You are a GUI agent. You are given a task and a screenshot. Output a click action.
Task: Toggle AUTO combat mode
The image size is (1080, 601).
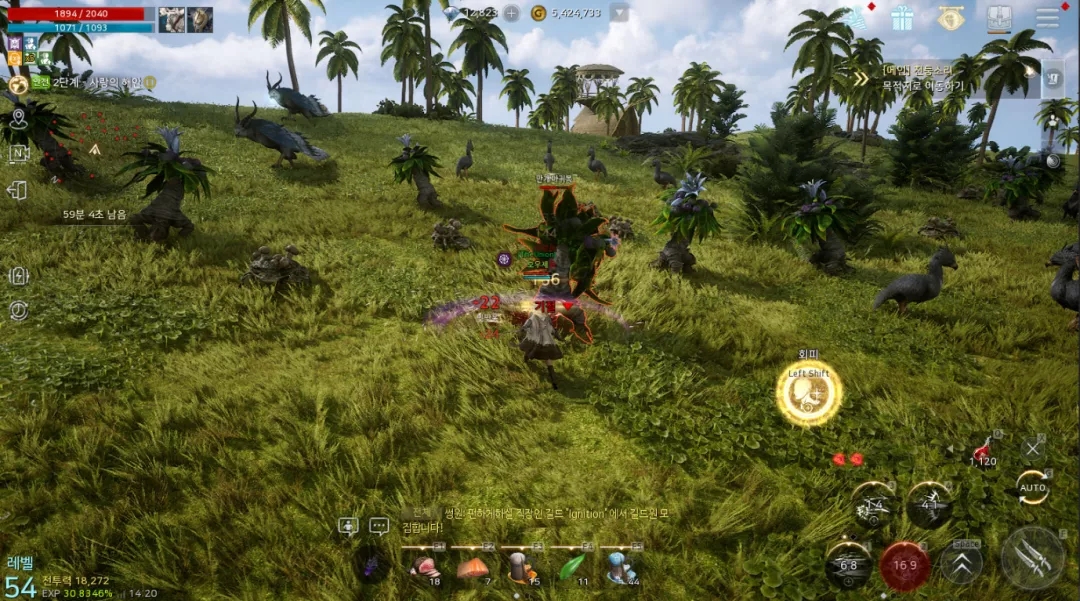1032,487
